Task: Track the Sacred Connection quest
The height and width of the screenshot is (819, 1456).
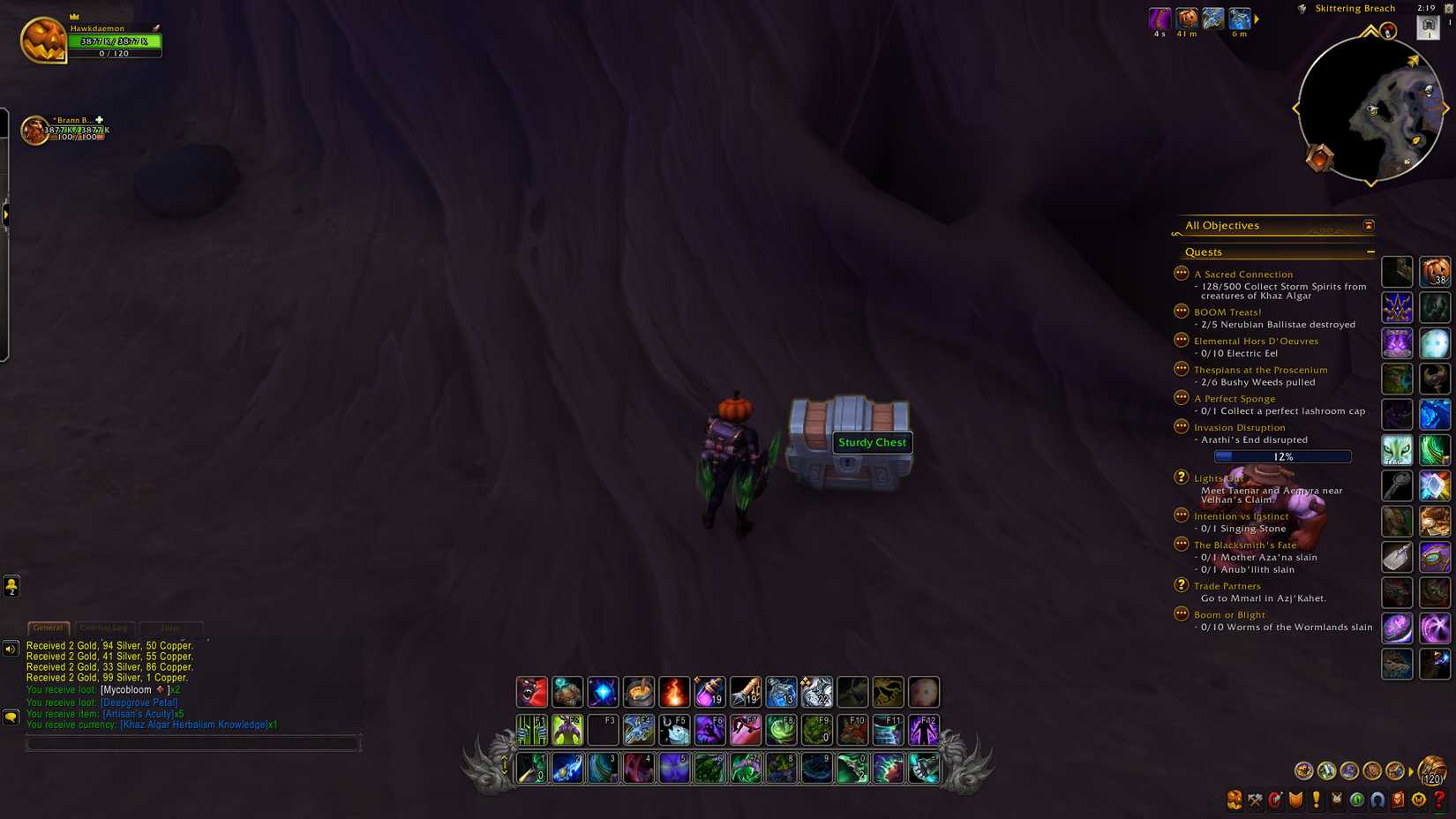Action: (x=1242, y=274)
